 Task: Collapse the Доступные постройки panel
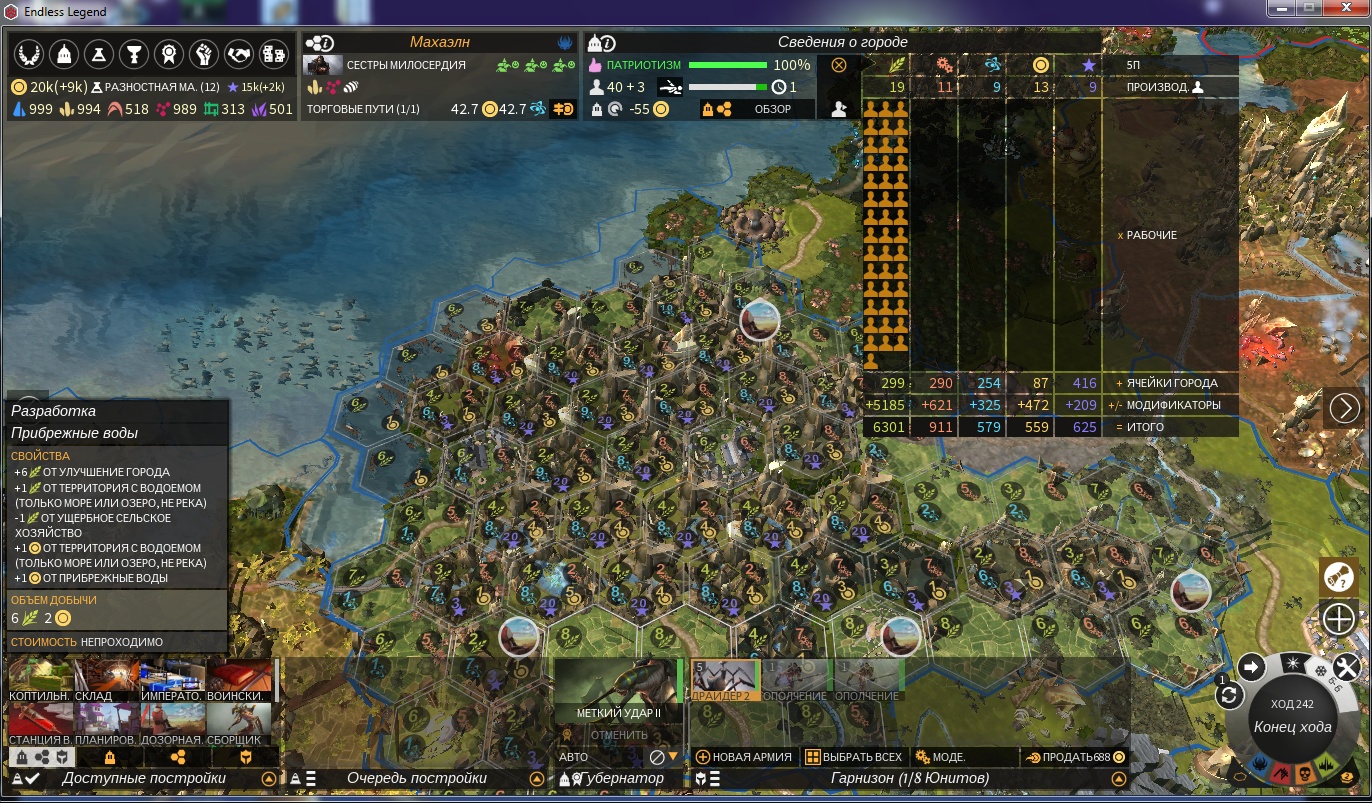pyautogui.click(x=268, y=779)
